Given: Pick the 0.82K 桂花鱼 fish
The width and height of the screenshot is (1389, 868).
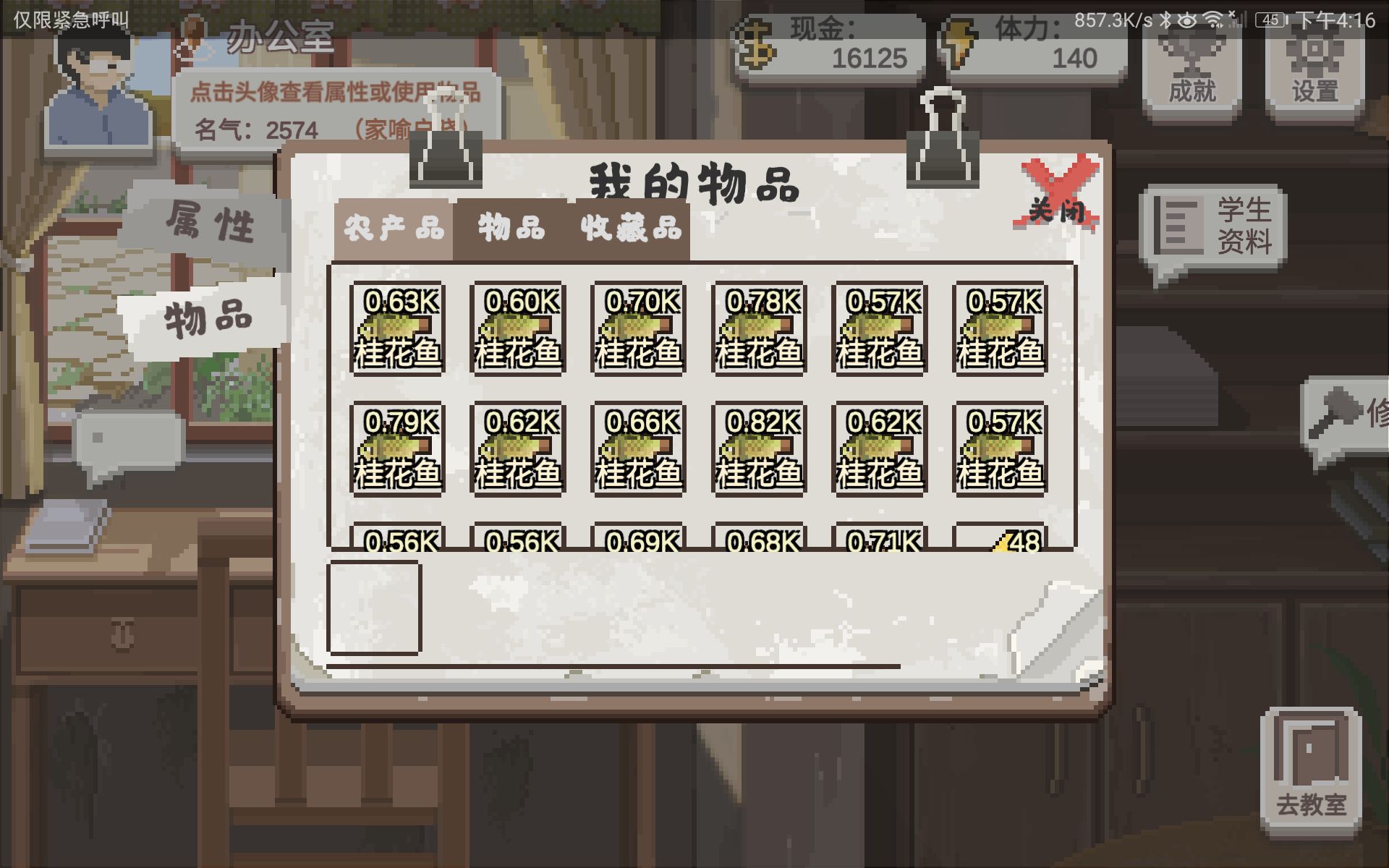Looking at the screenshot, I should click(x=759, y=449).
